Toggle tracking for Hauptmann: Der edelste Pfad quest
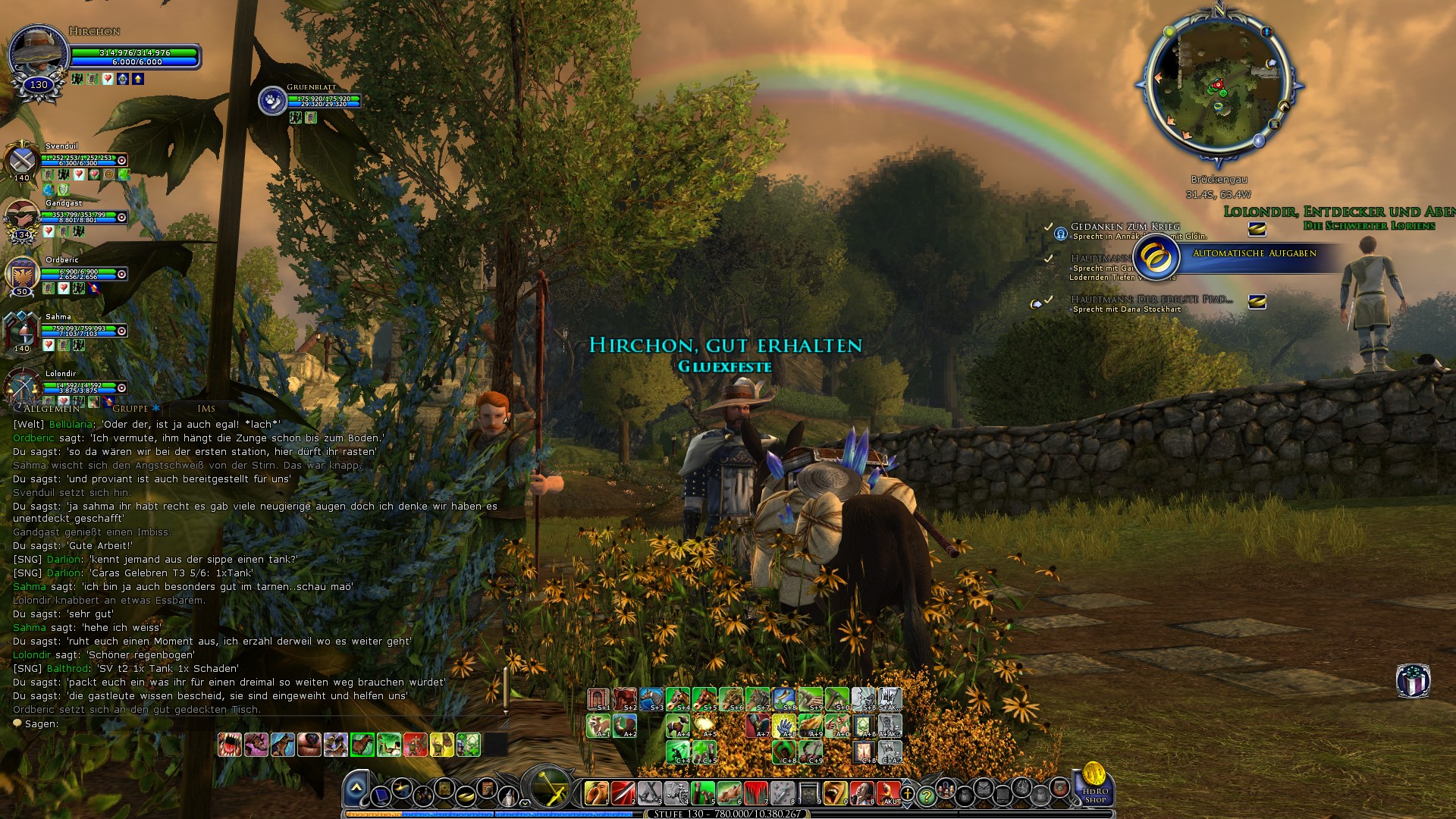Viewport: 1456px width, 819px height. coord(1036,303)
